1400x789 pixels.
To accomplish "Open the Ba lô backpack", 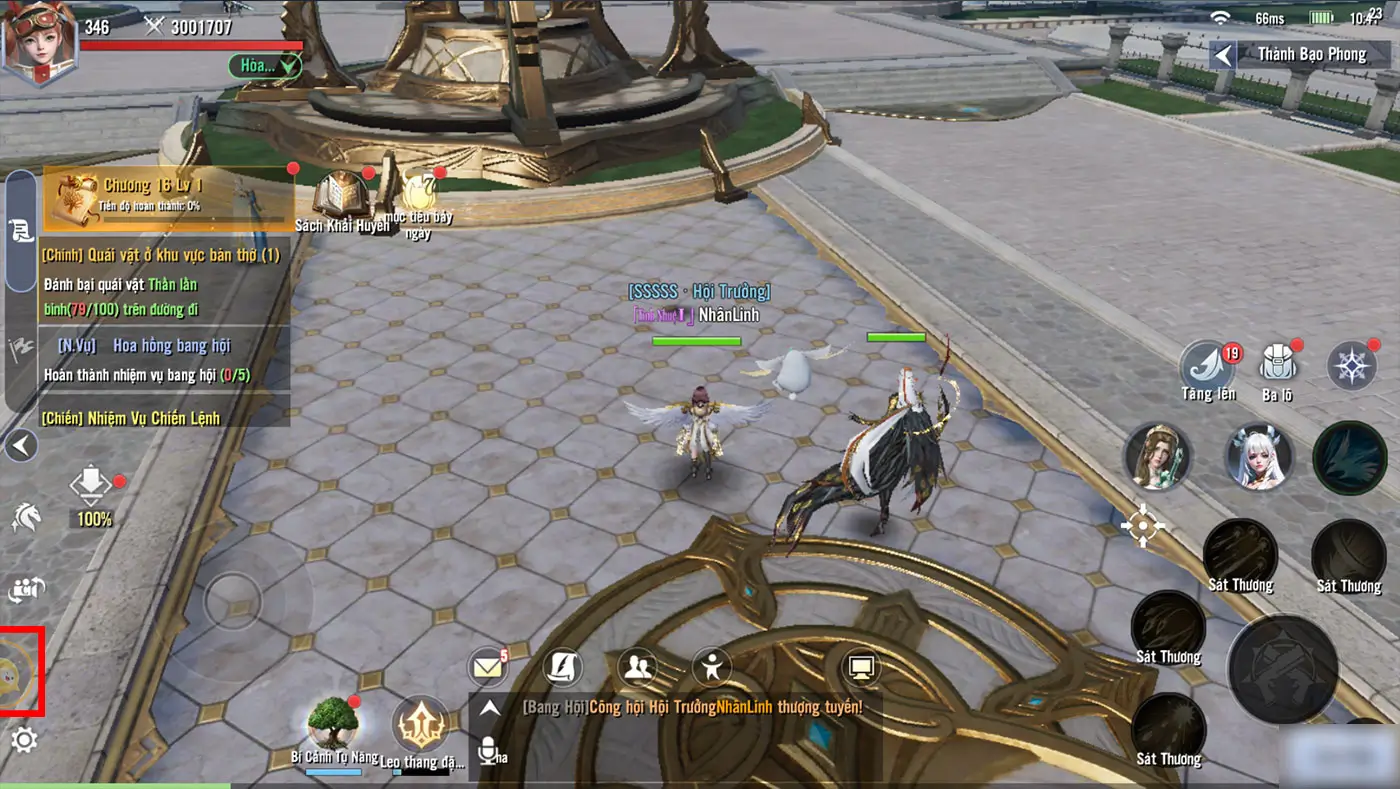I will pyautogui.click(x=1277, y=366).
